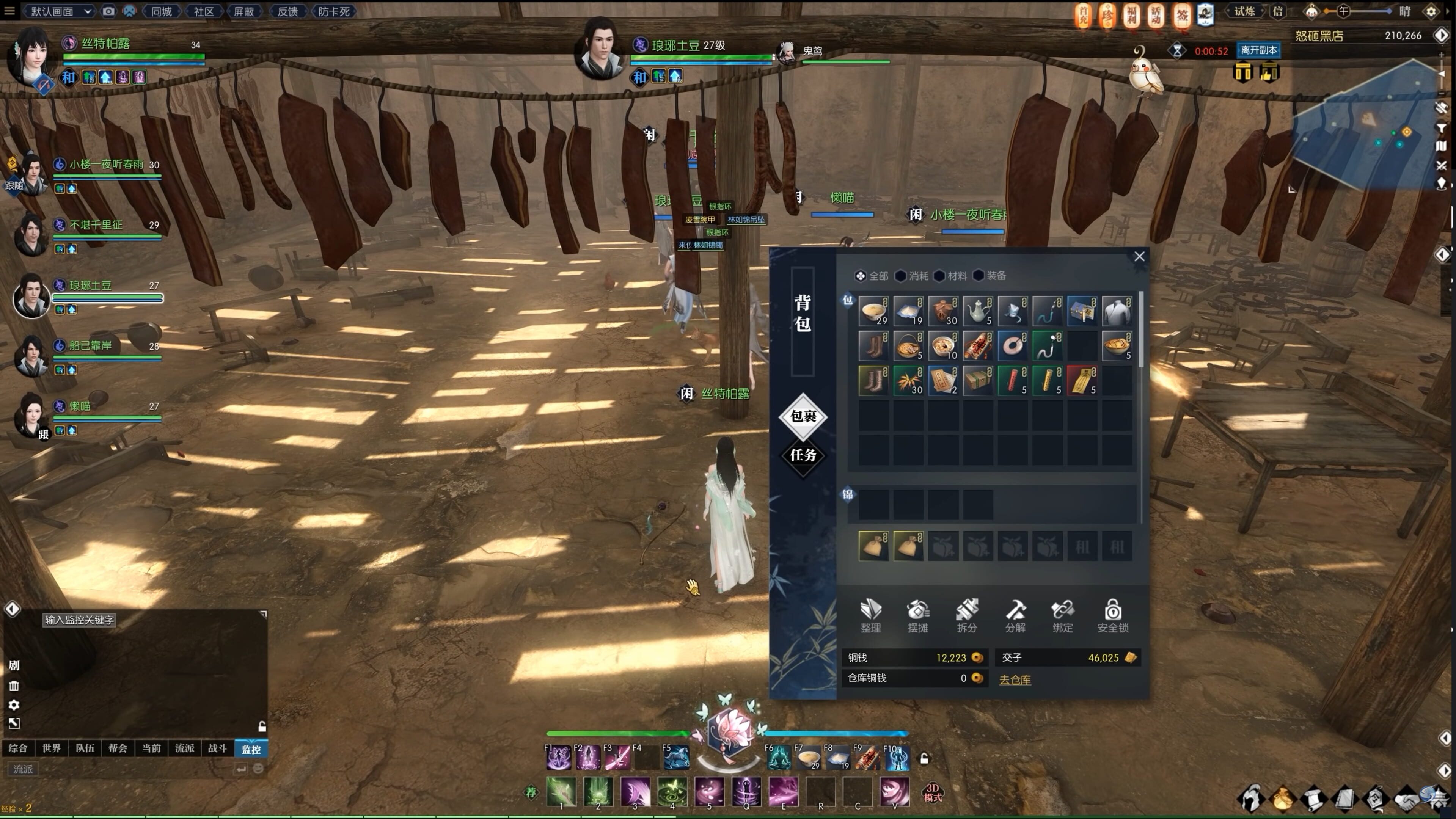Viewport: 1456px width, 819px height.
Task: Switch to the 任务 bag tab
Action: pyautogui.click(x=803, y=455)
